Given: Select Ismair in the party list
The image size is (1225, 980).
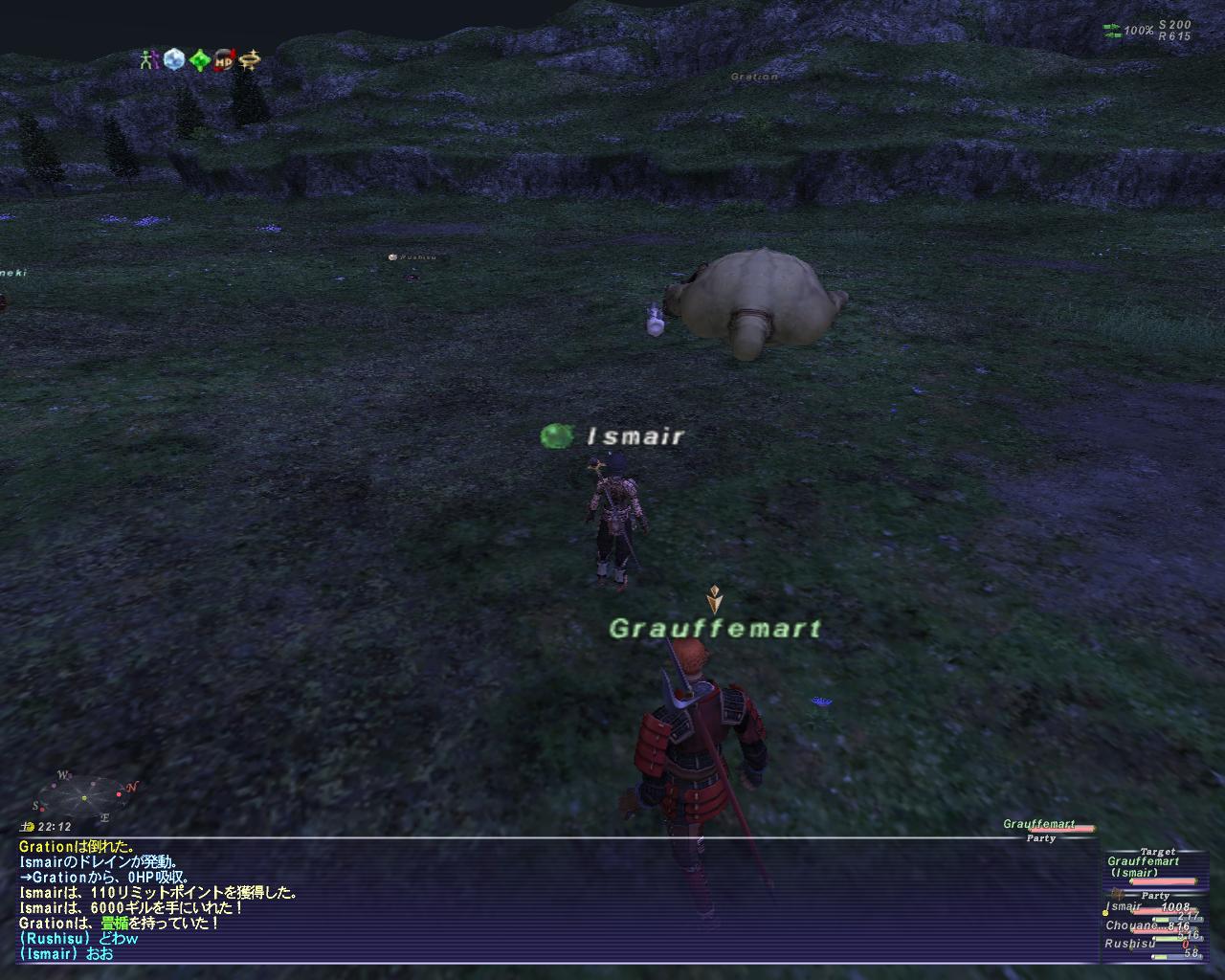Looking at the screenshot, I should tap(1125, 907).
